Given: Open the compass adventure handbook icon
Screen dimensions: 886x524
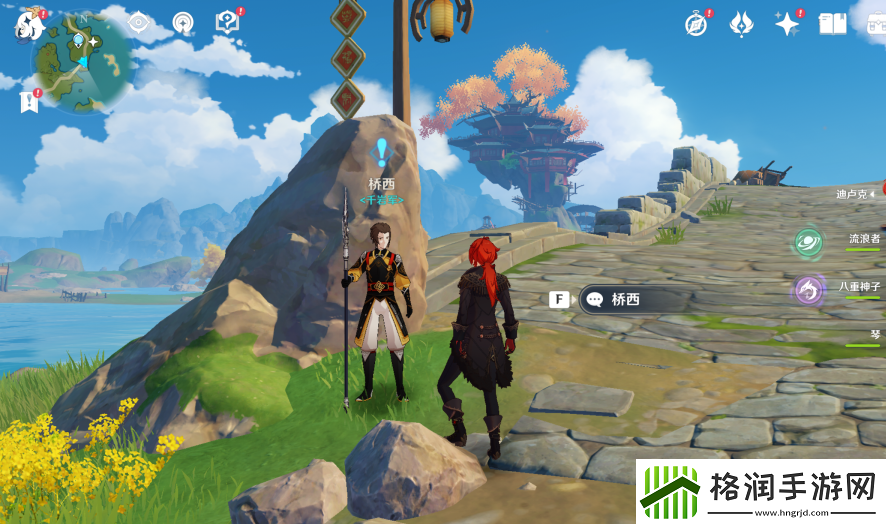Looking at the screenshot, I should [696, 23].
